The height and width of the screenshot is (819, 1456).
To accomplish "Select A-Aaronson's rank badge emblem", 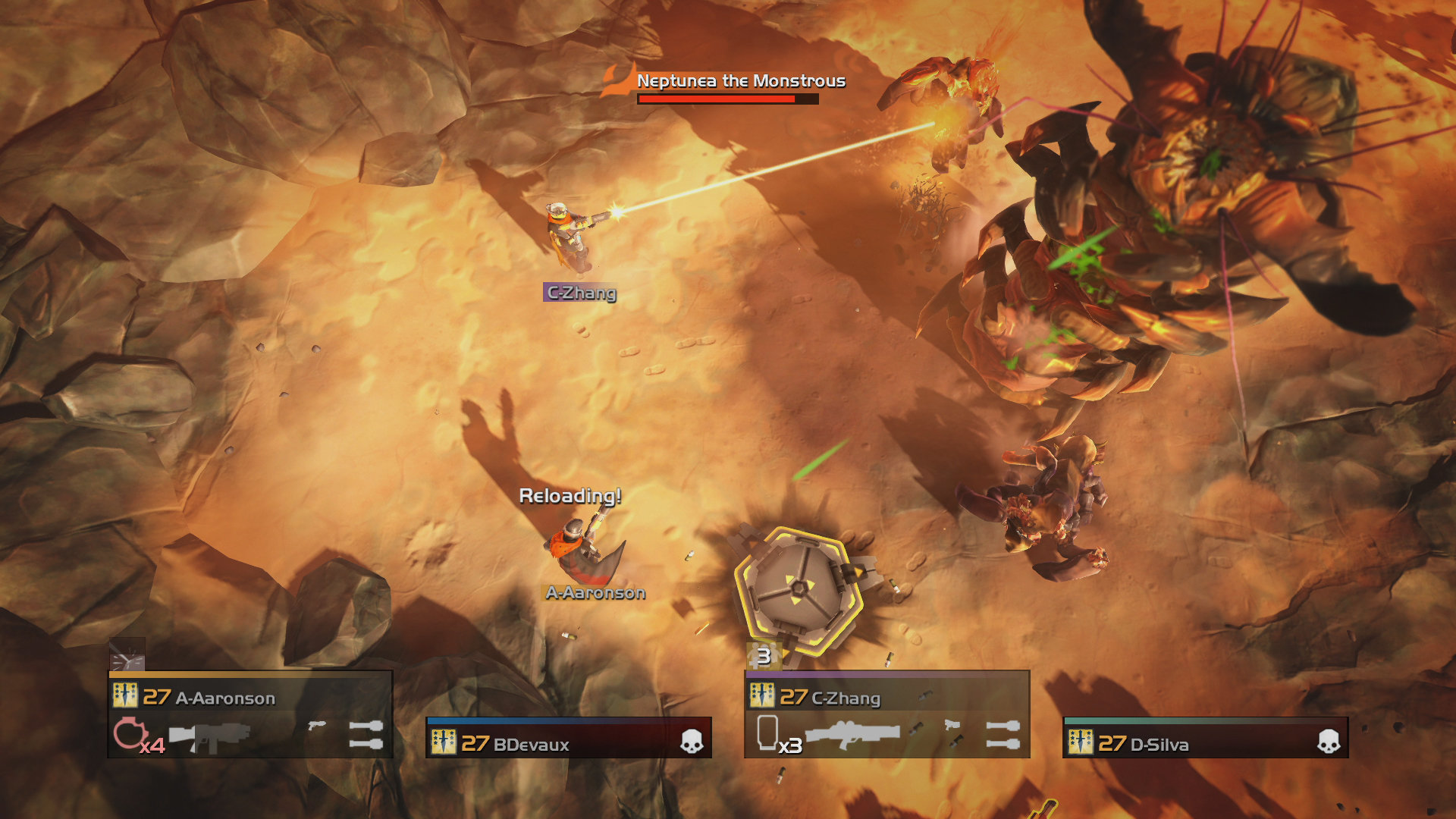I will pos(125,695).
